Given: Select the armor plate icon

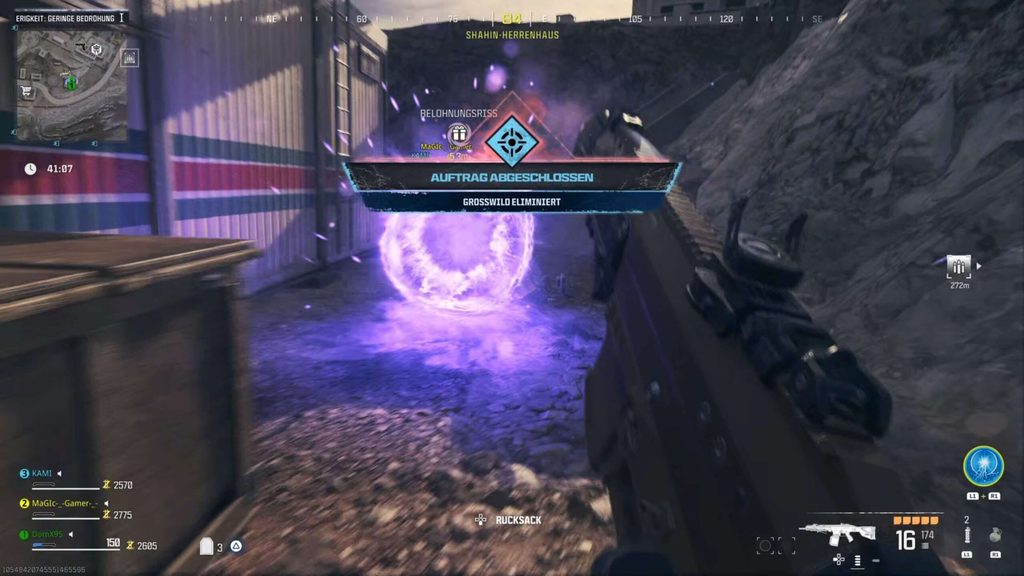Looking at the screenshot, I should [208, 546].
